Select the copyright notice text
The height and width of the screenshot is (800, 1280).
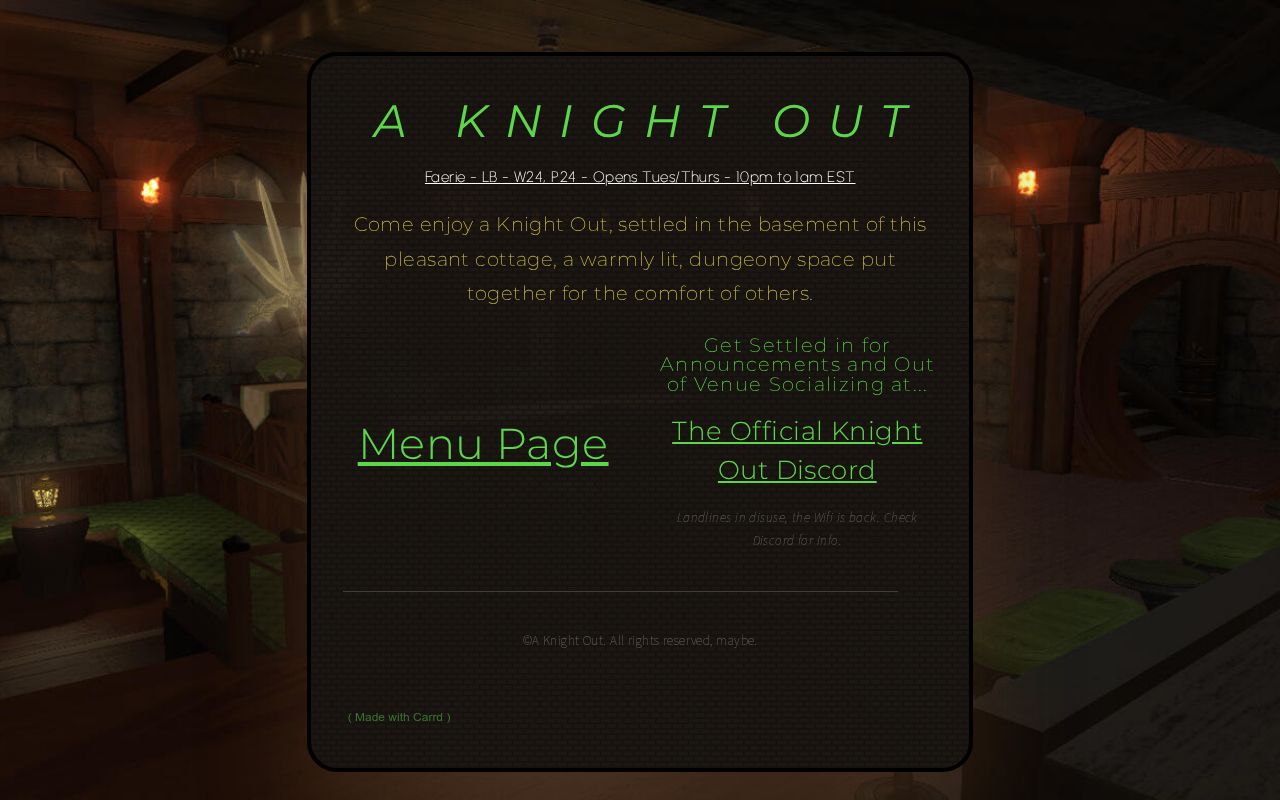[640, 640]
